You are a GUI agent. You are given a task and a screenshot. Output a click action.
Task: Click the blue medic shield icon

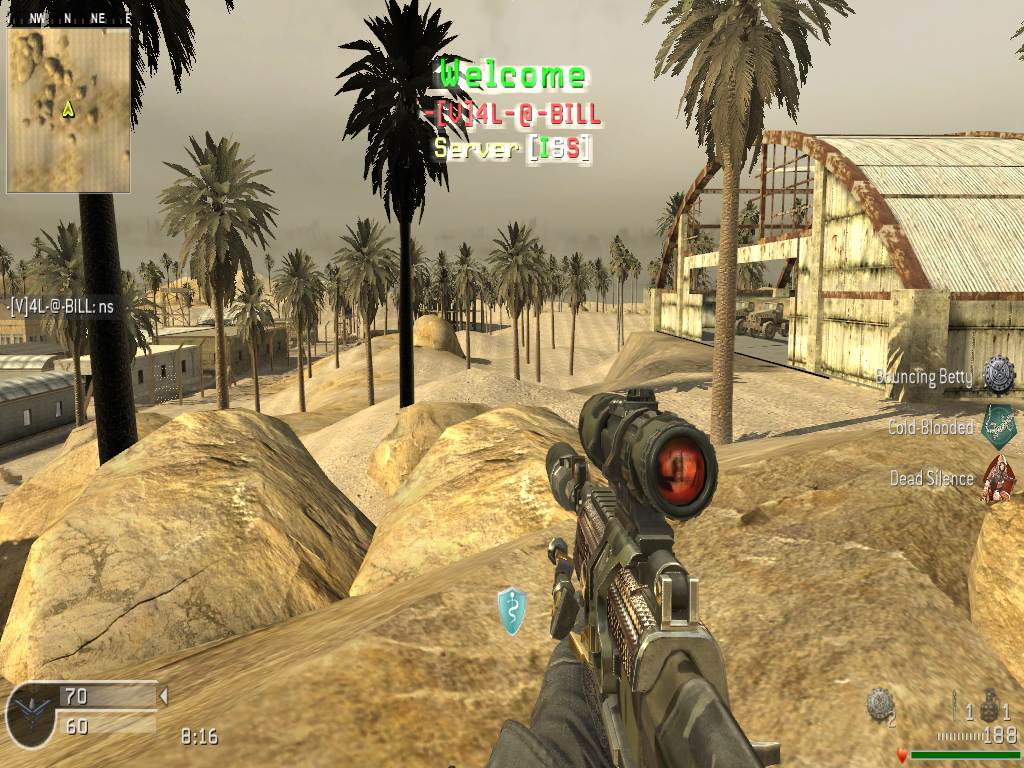click(512, 610)
